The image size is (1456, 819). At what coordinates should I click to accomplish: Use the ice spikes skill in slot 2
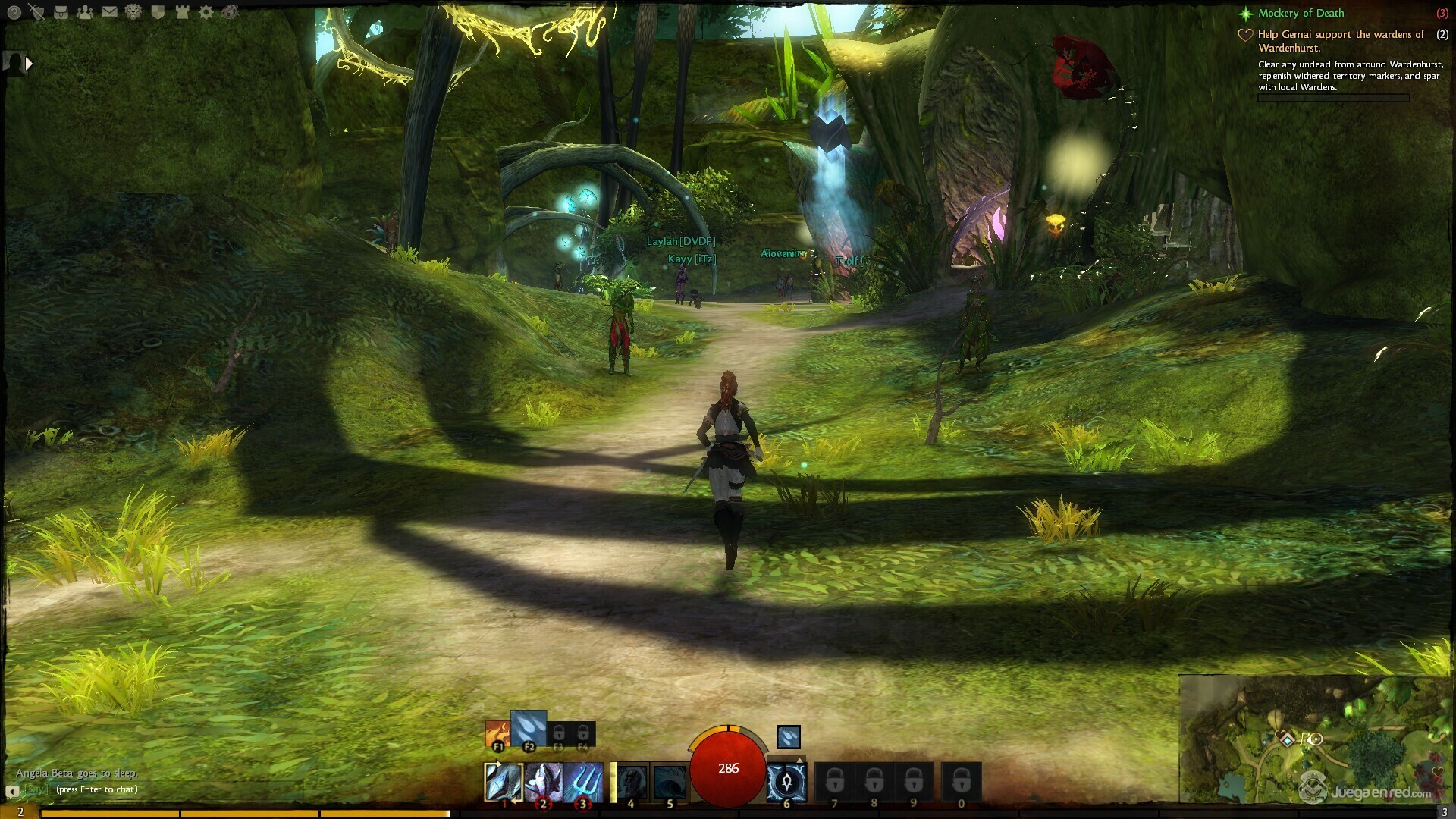coord(544,782)
